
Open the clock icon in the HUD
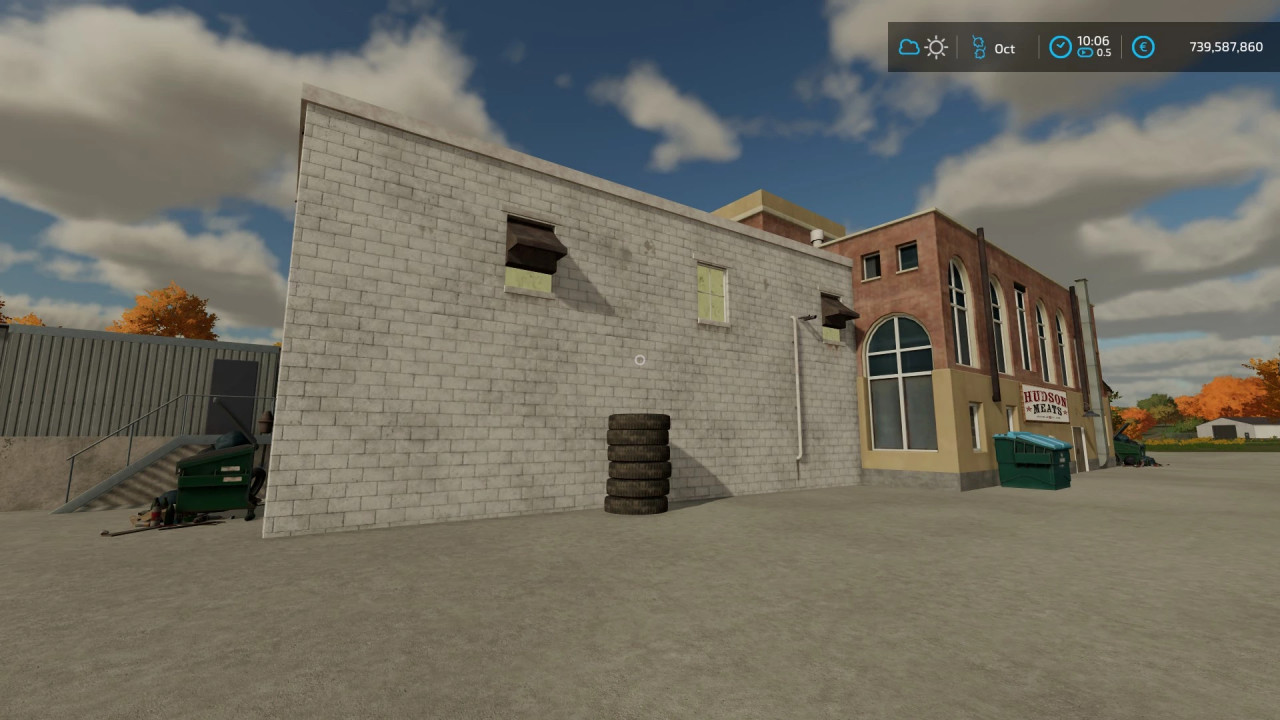(x=1060, y=47)
